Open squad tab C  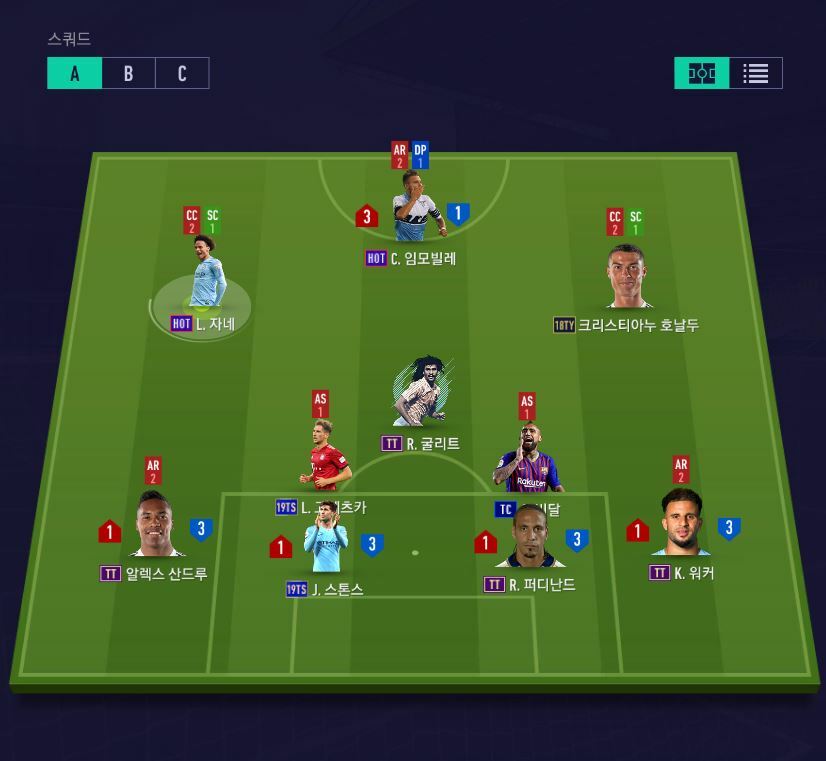(182, 73)
